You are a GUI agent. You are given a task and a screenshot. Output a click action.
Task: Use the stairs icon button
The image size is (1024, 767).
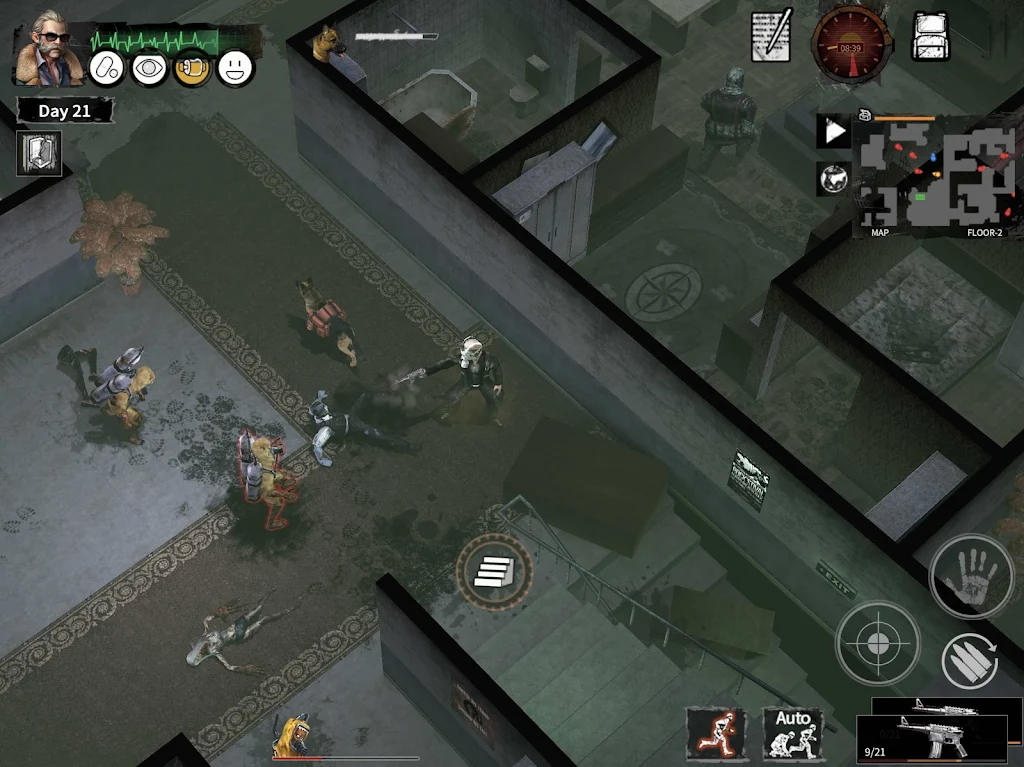pyautogui.click(x=494, y=571)
